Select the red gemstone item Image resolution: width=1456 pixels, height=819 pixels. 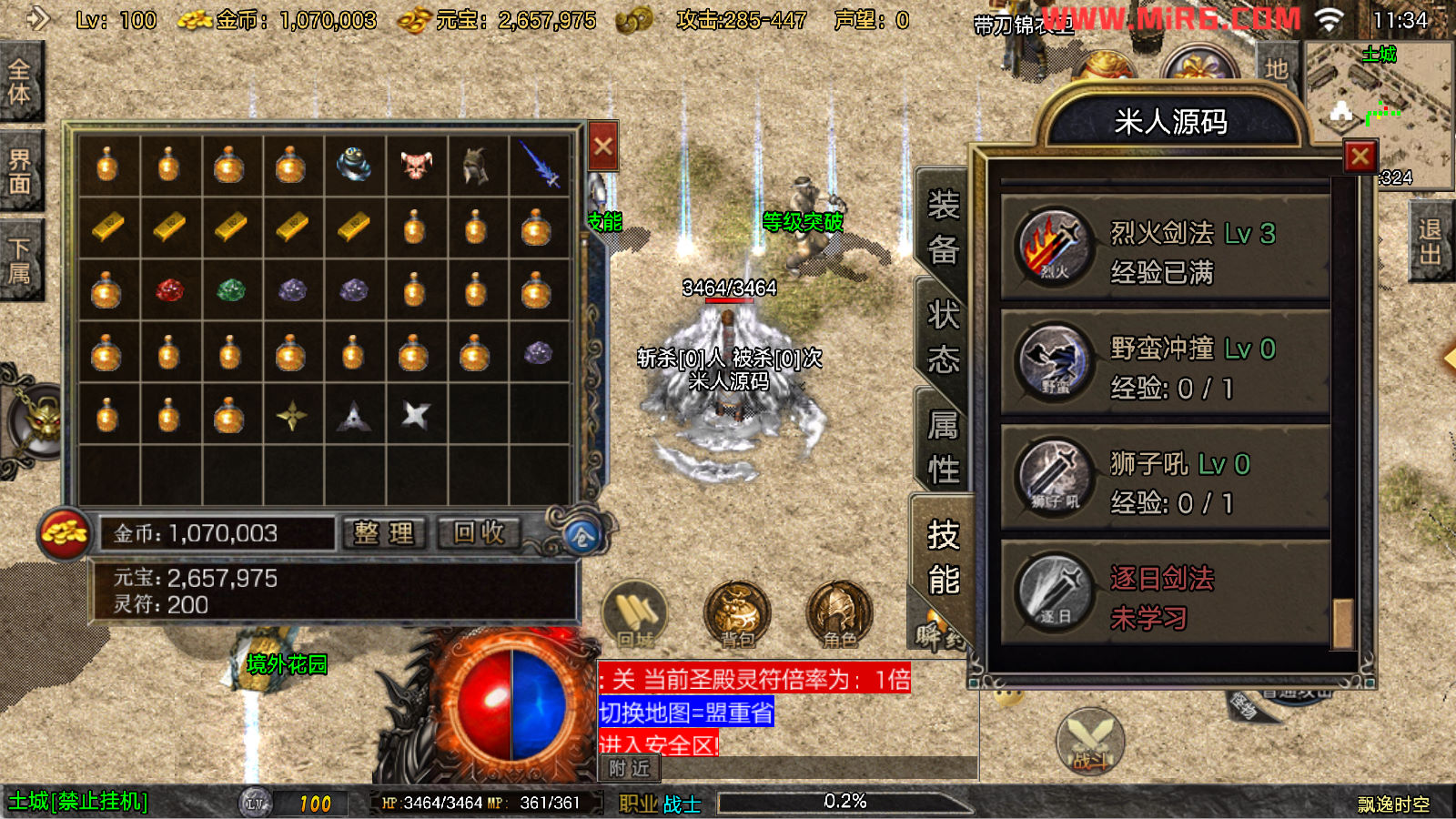[169, 290]
